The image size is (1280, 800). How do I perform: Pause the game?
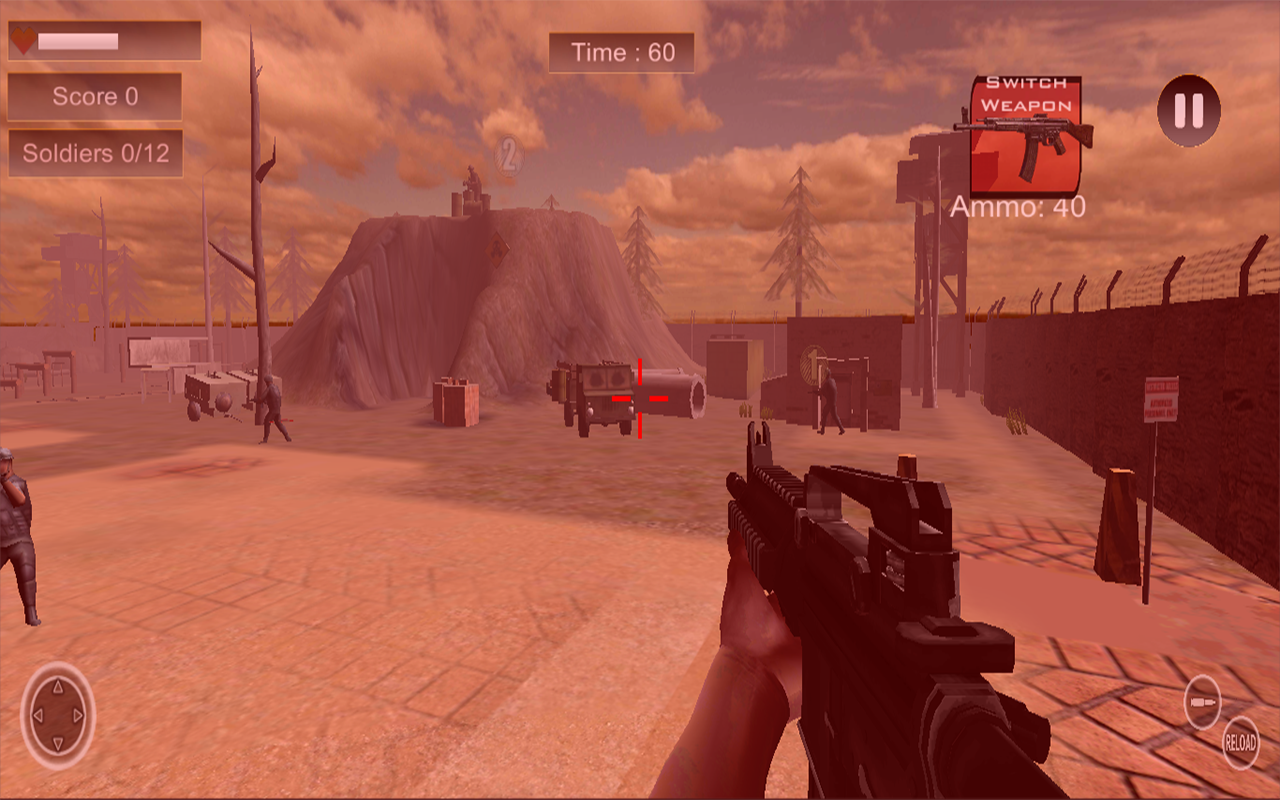[x=1188, y=111]
